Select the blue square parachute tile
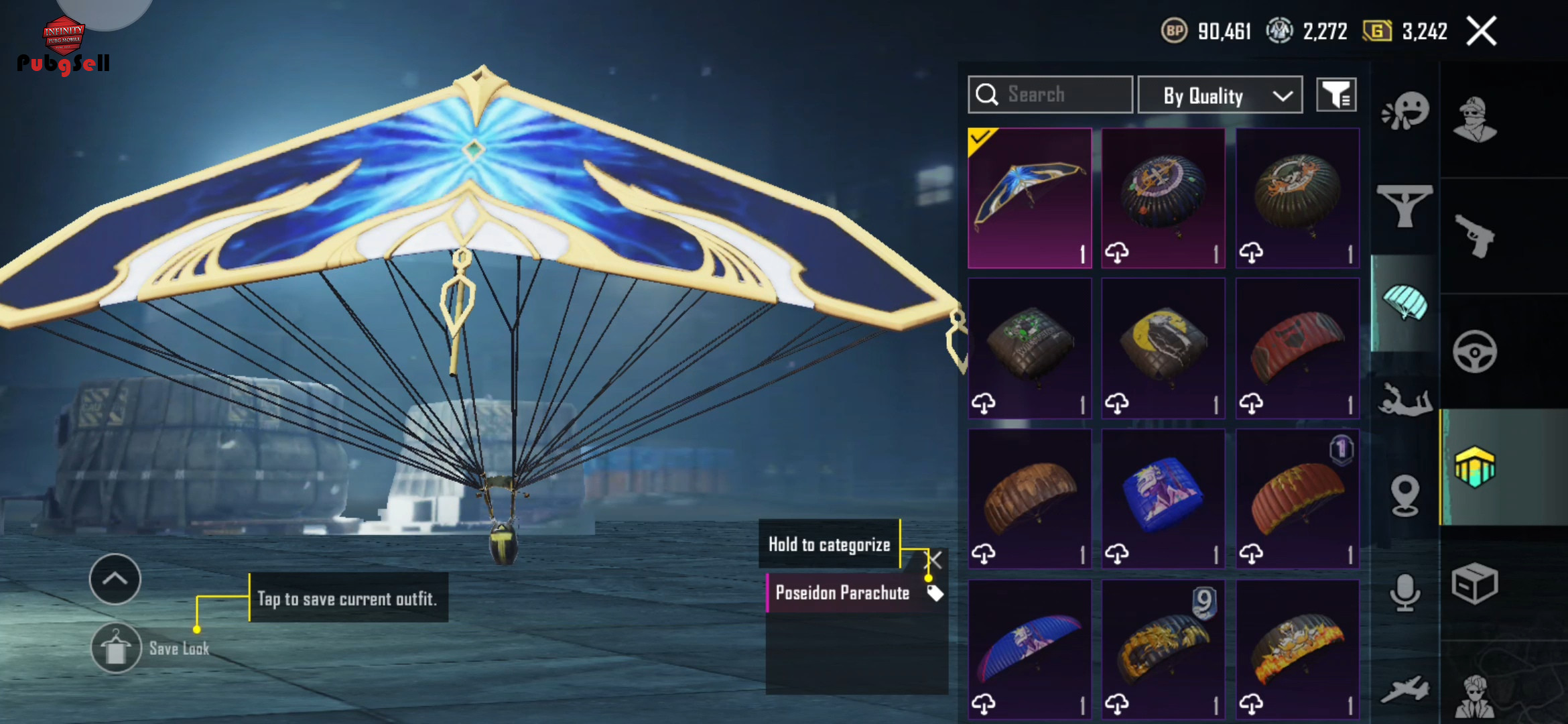This screenshot has width=1568, height=724. point(1163,499)
